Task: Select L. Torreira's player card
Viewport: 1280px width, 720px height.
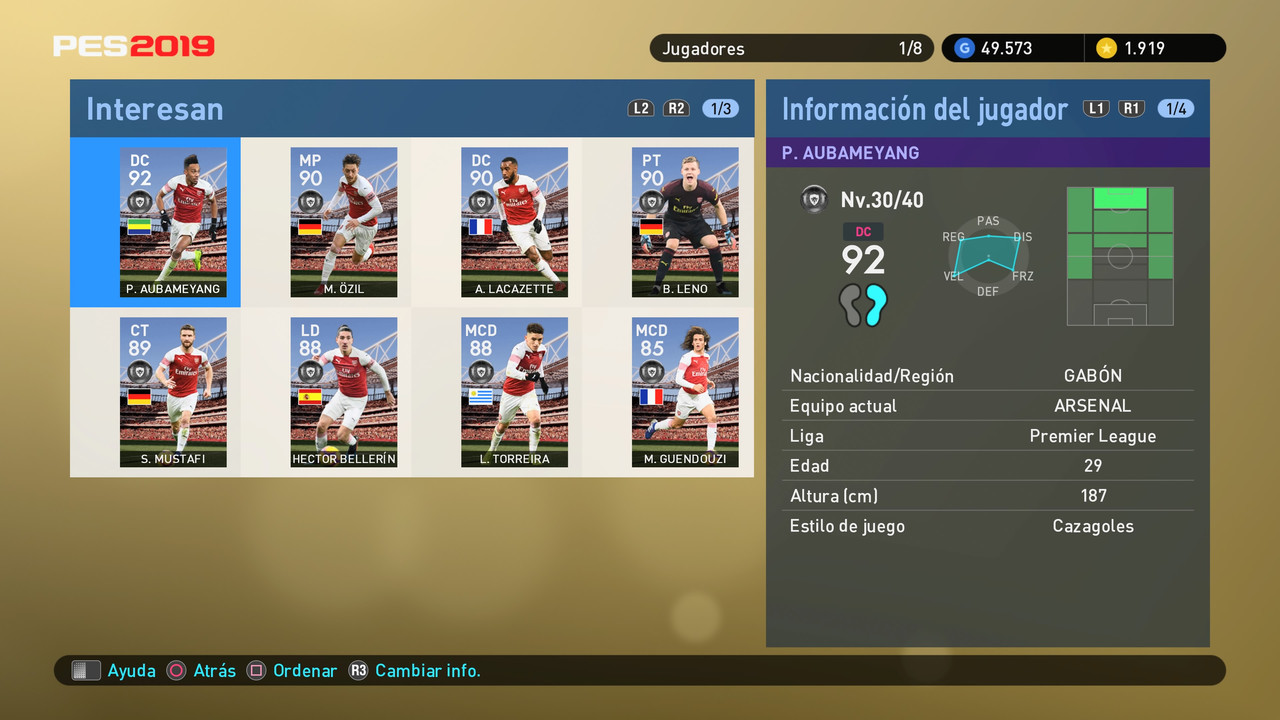Action: point(514,392)
